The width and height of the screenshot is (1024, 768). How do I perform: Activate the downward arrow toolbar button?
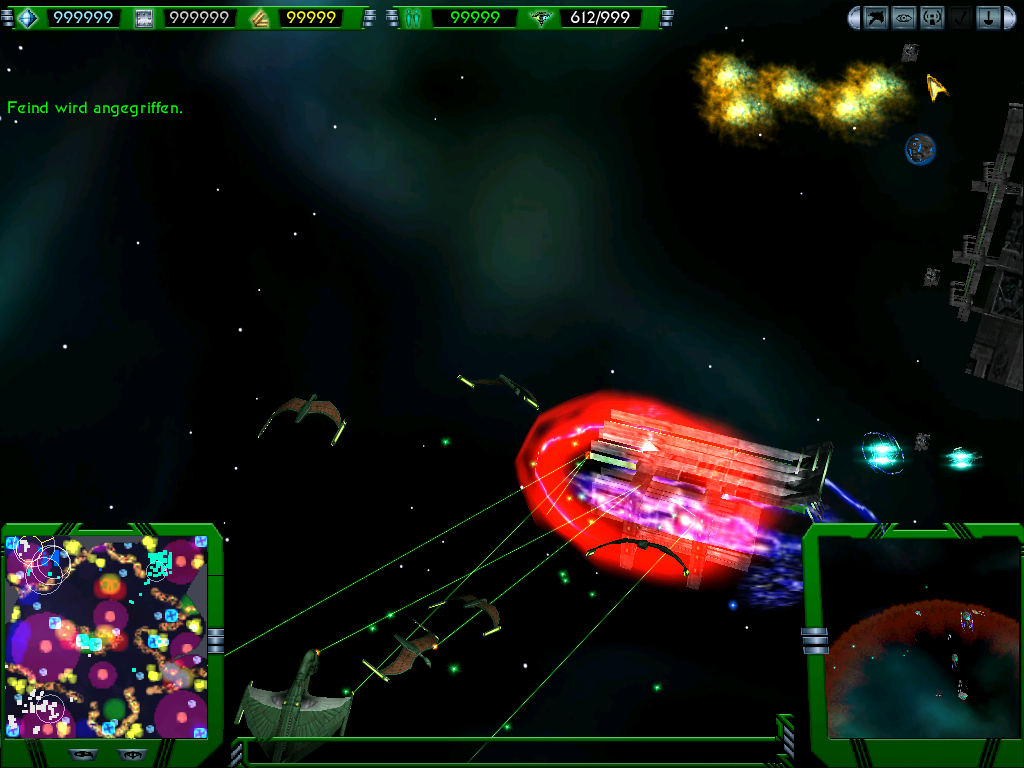click(x=988, y=17)
